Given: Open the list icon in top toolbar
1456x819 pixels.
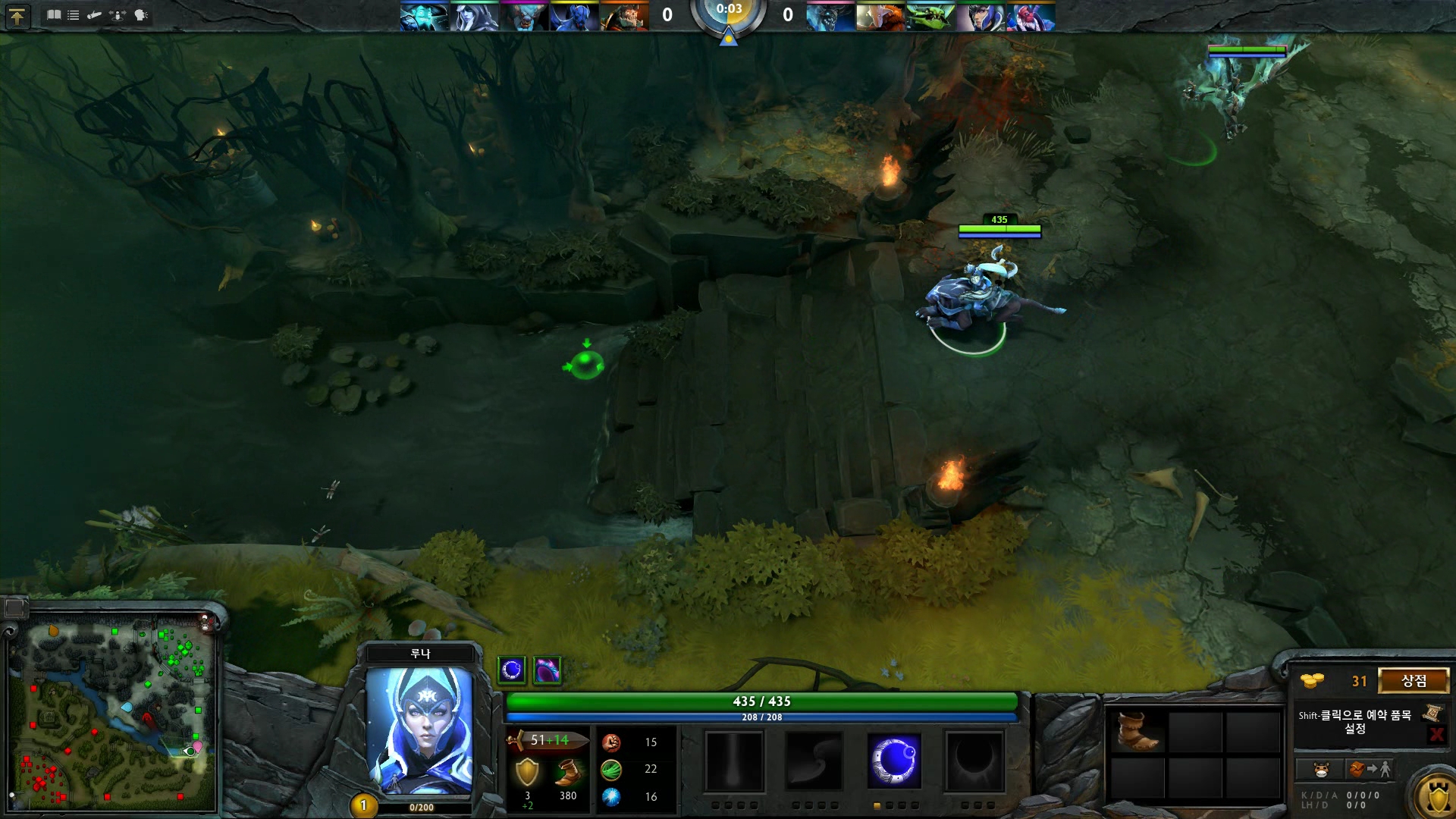Looking at the screenshot, I should click(74, 14).
